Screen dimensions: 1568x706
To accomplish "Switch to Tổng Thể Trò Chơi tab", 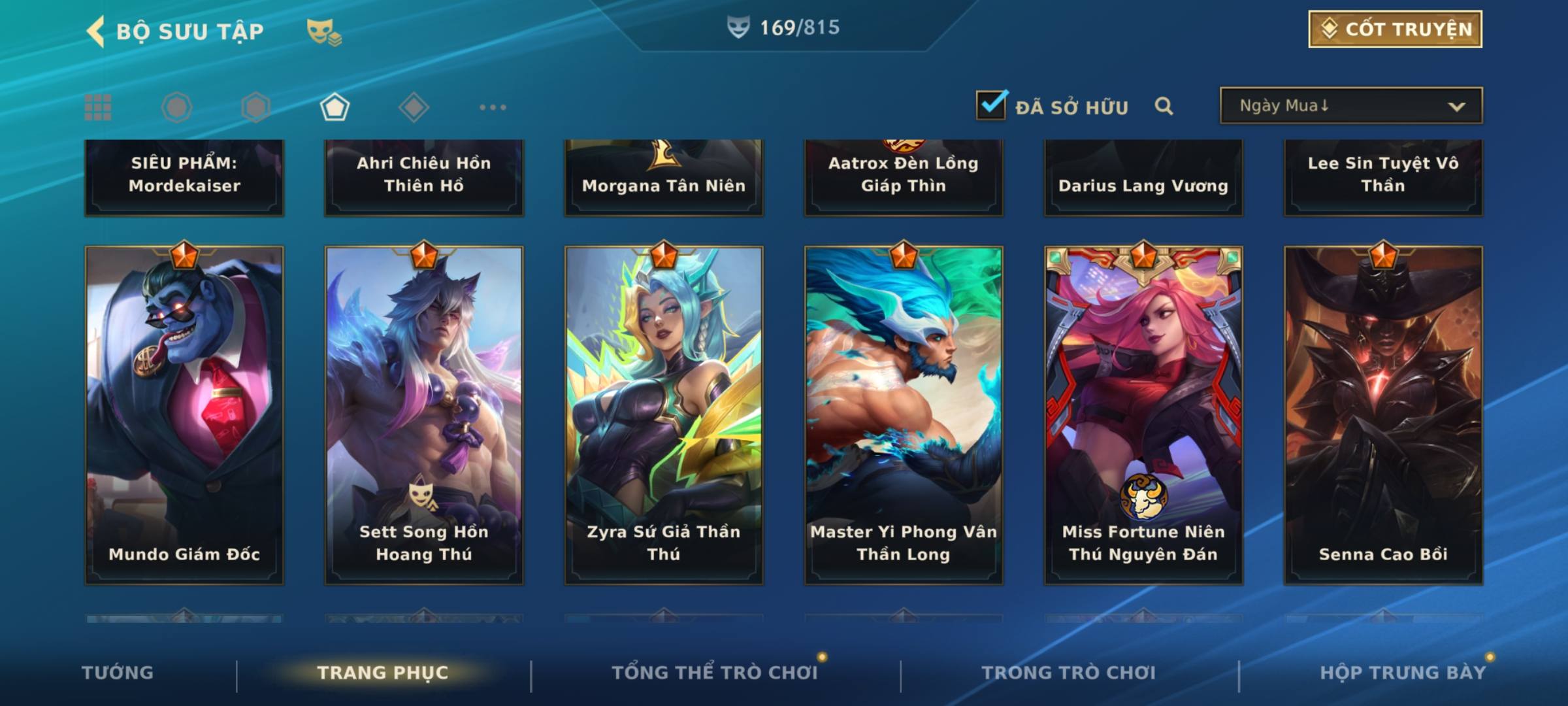I will 715,673.
